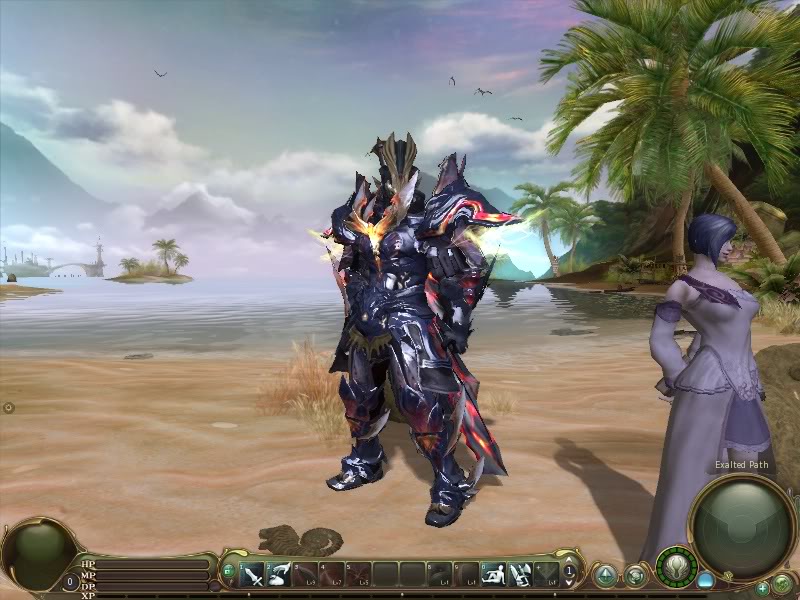Click the green round button beside the plus
The width and height of the screenshot is (800, 600).
click(x=782, y=584)
